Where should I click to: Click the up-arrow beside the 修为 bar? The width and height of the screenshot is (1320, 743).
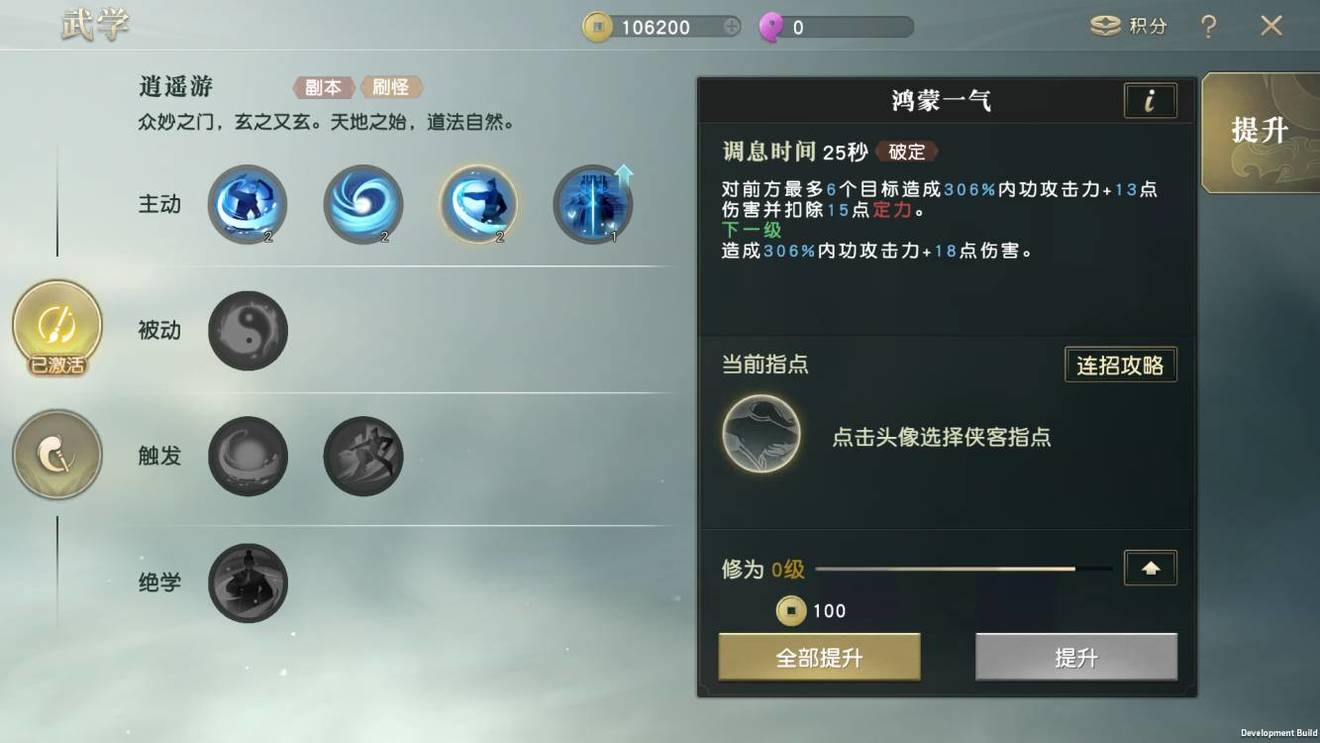(x=1150, y=567)
